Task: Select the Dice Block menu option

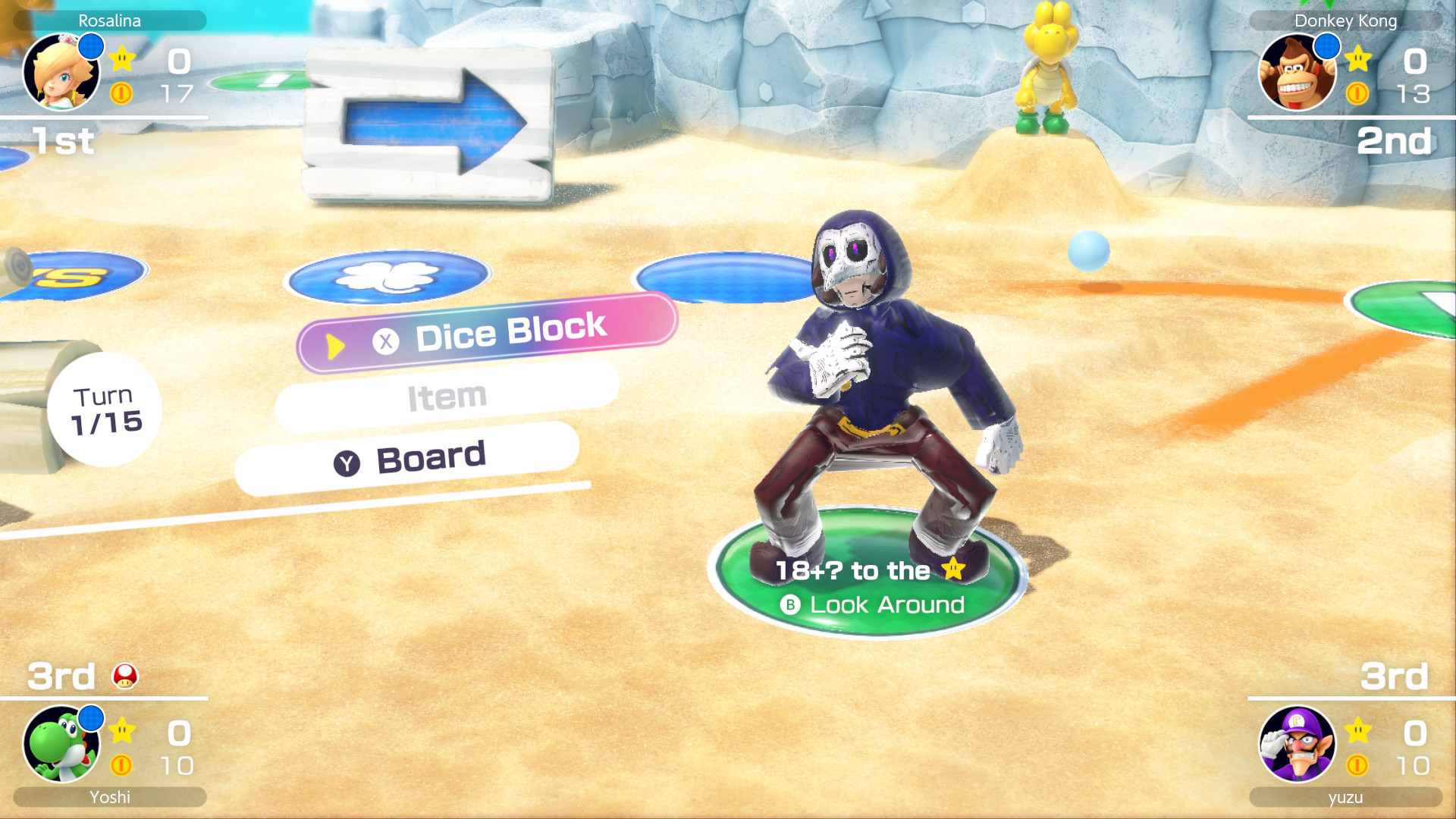Action: [x=510, y=328]
